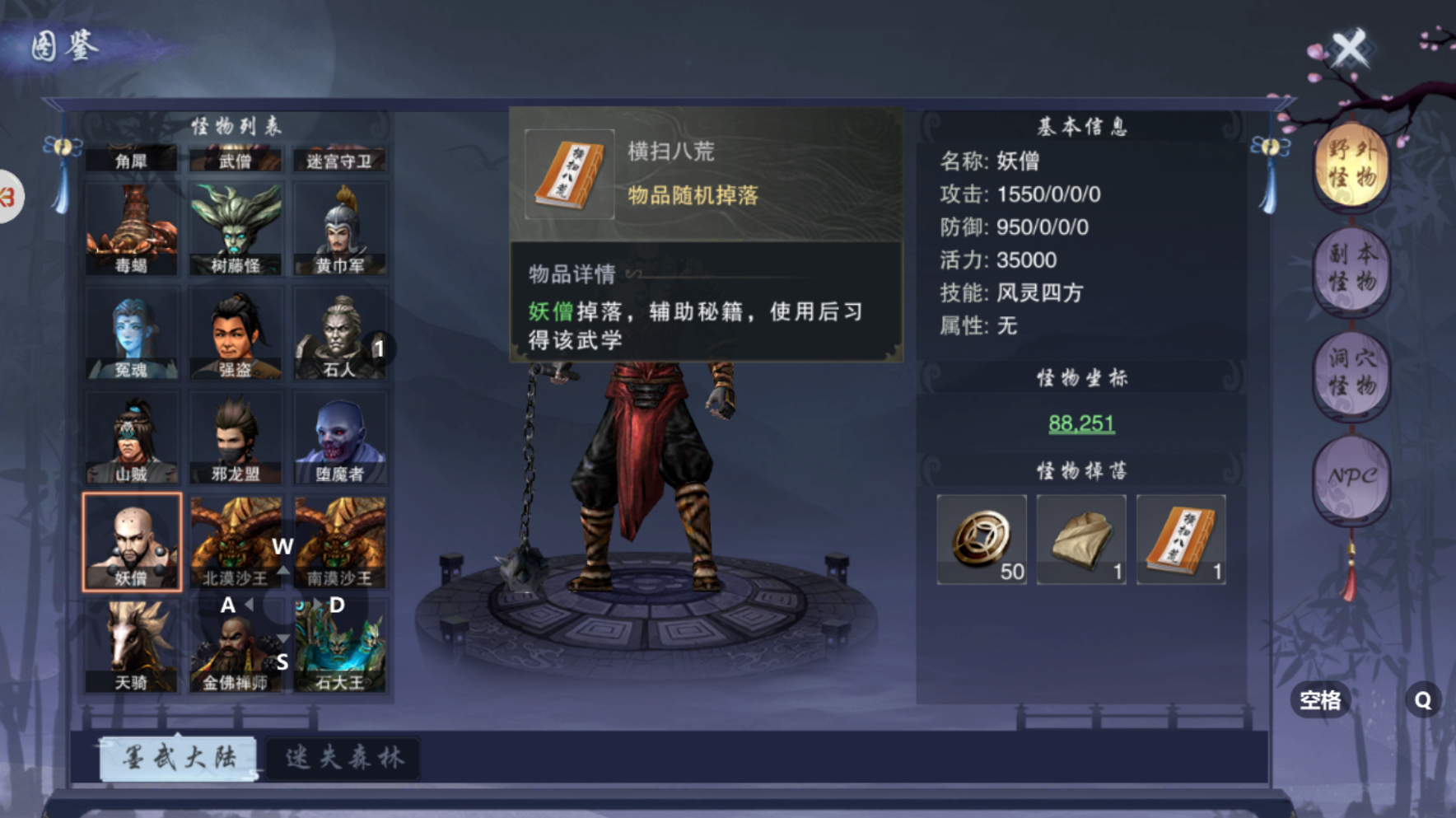This screenshot has height=818, width=1456.
Task: Open the 毒蝎 monster entry
Action: [133, 227]
